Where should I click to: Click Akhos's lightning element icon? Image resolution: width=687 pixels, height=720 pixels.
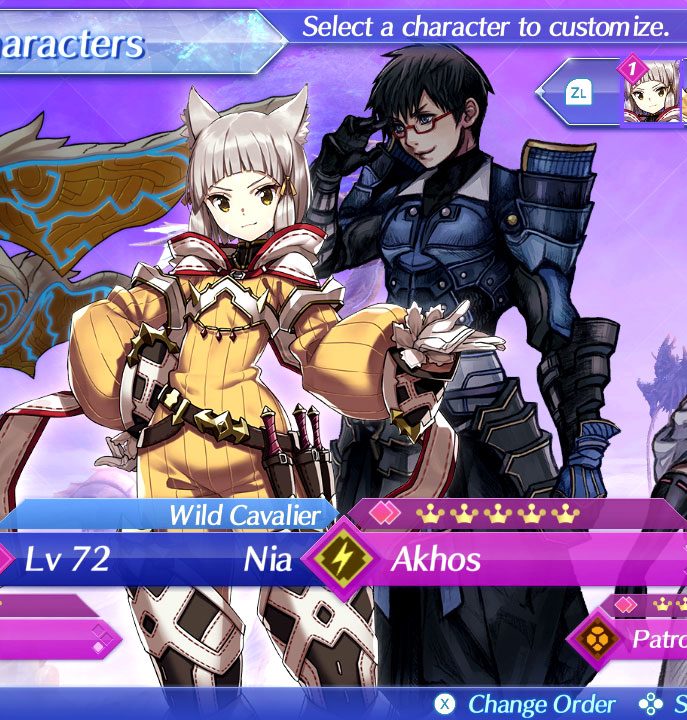pos(344,559)
